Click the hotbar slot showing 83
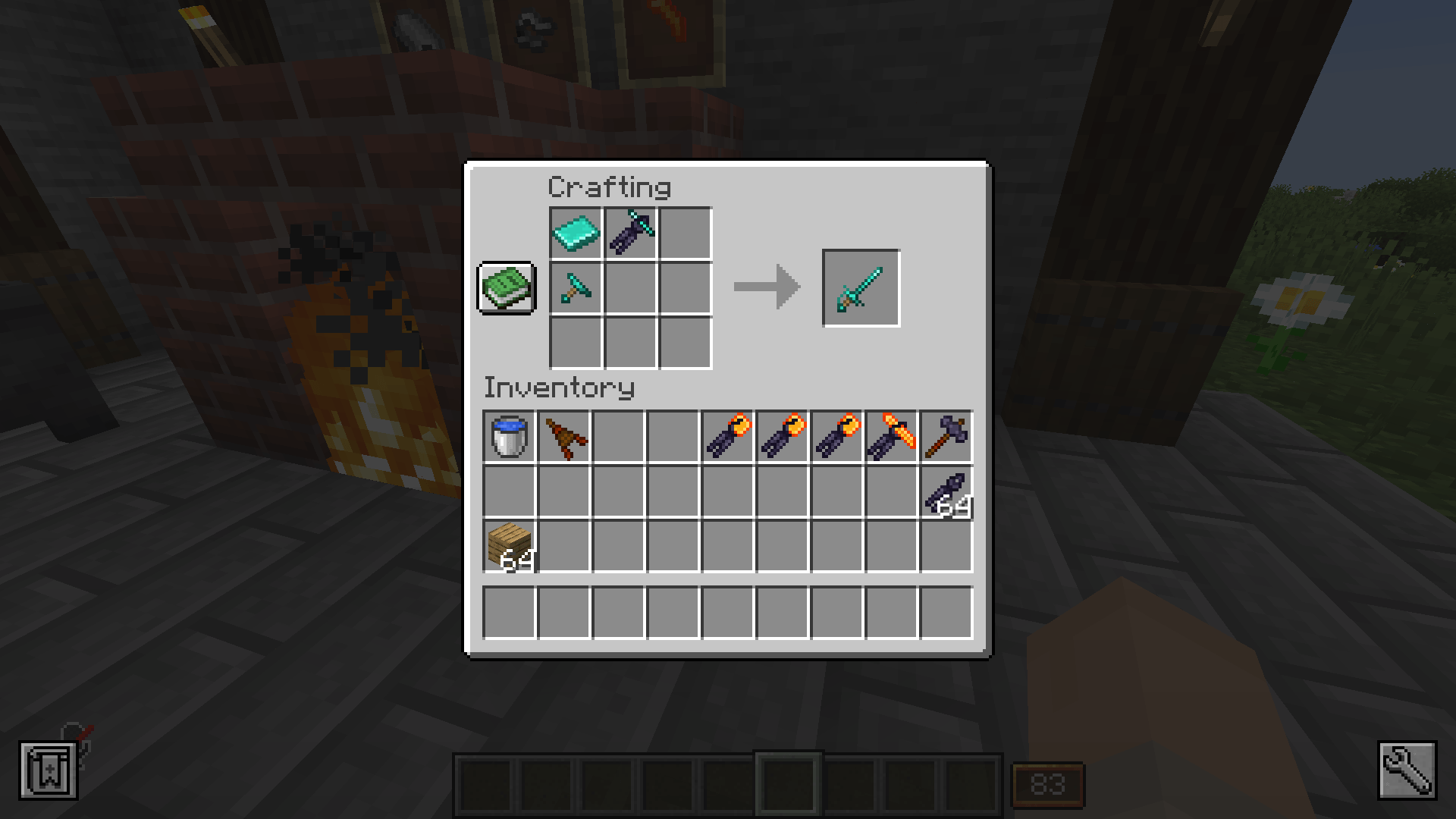The width and height of the screenshot is (1456, 819). [x=1050, y=785]
